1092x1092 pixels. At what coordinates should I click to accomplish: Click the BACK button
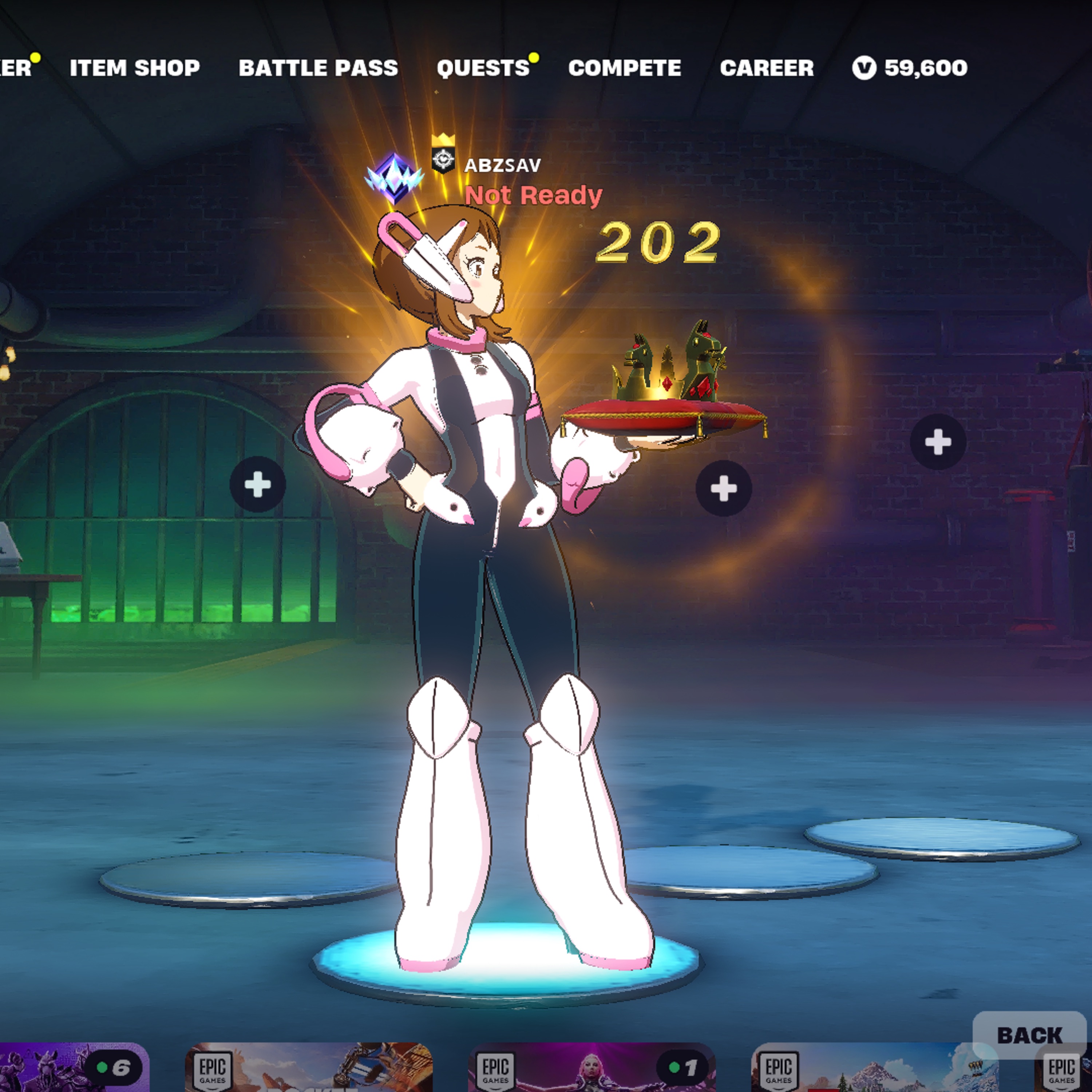[x=1030, y=1036]
